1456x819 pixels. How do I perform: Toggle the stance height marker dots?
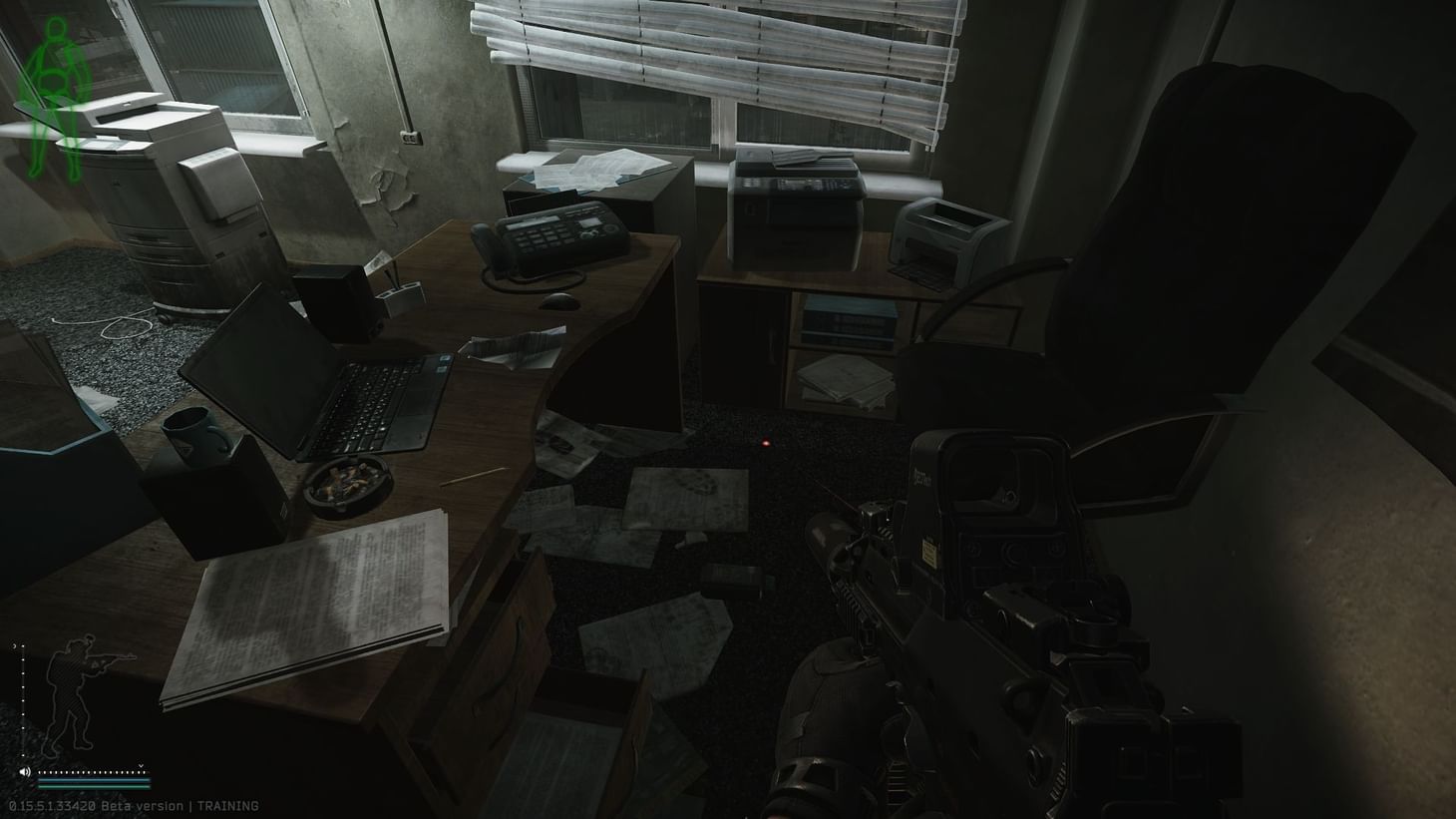[x=23, y=698]
